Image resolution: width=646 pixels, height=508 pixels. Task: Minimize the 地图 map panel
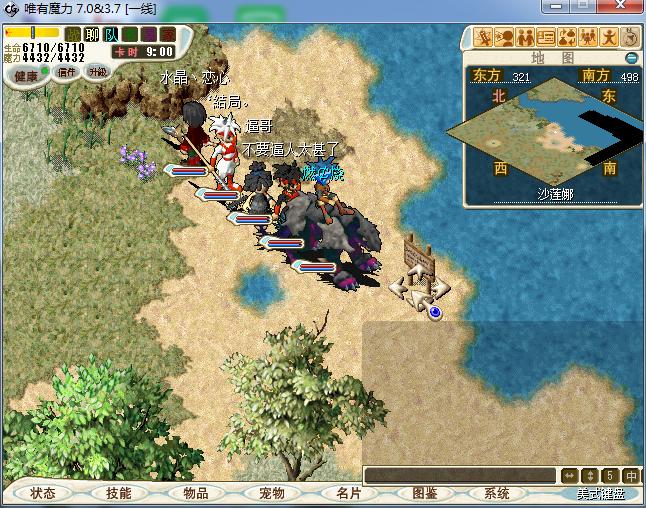[631, 58]
